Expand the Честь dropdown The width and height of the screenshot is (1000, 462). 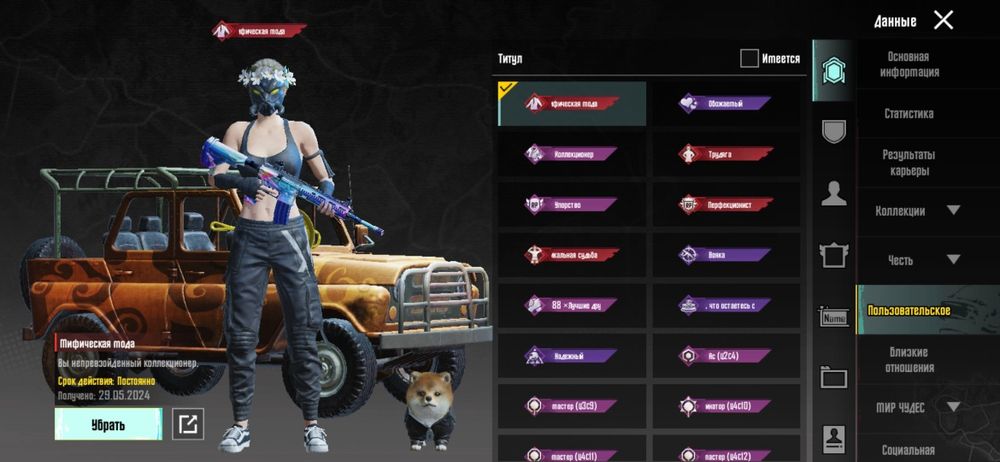[918, 260]
